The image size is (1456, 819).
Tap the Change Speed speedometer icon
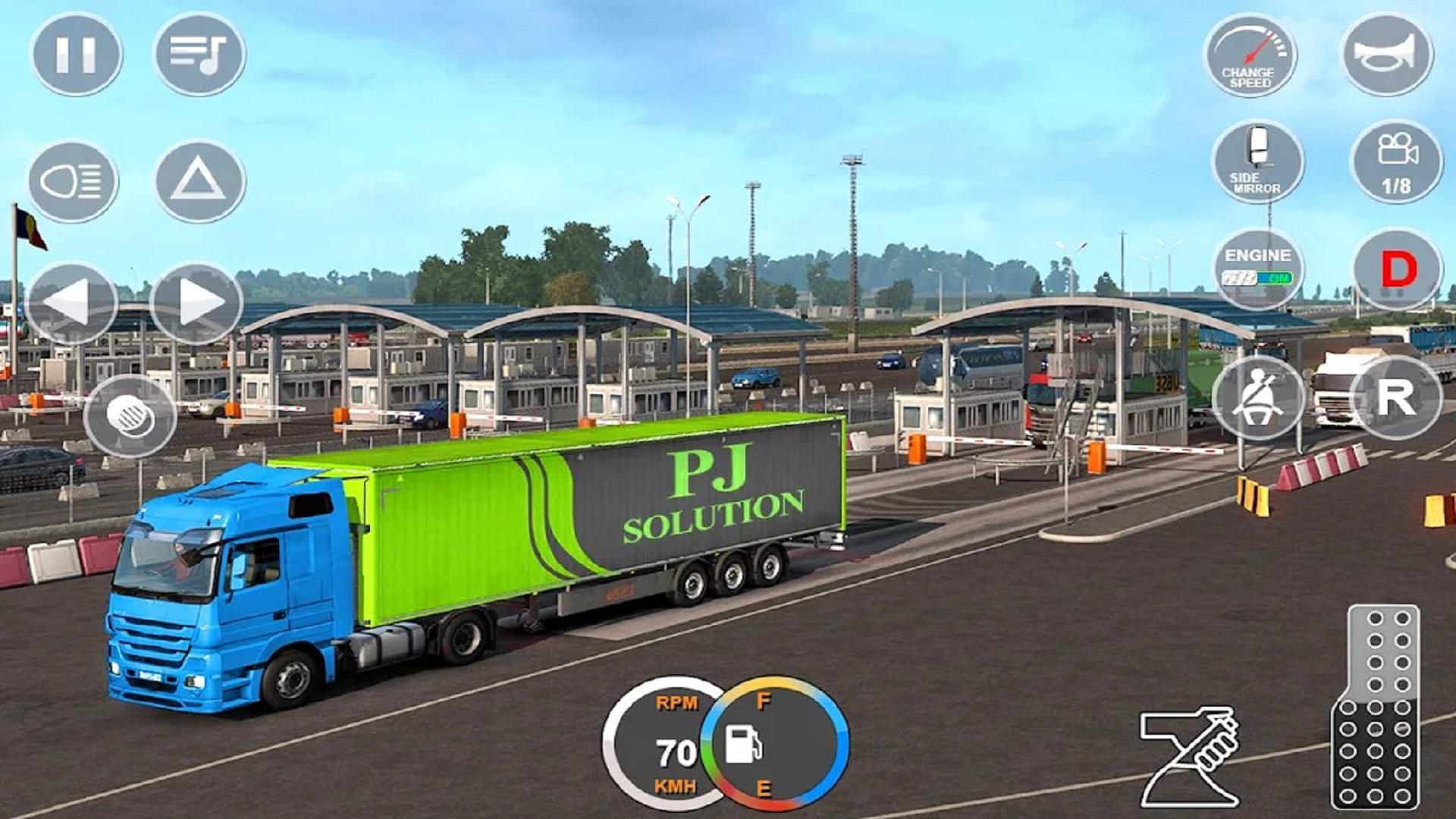[1250, 55]
